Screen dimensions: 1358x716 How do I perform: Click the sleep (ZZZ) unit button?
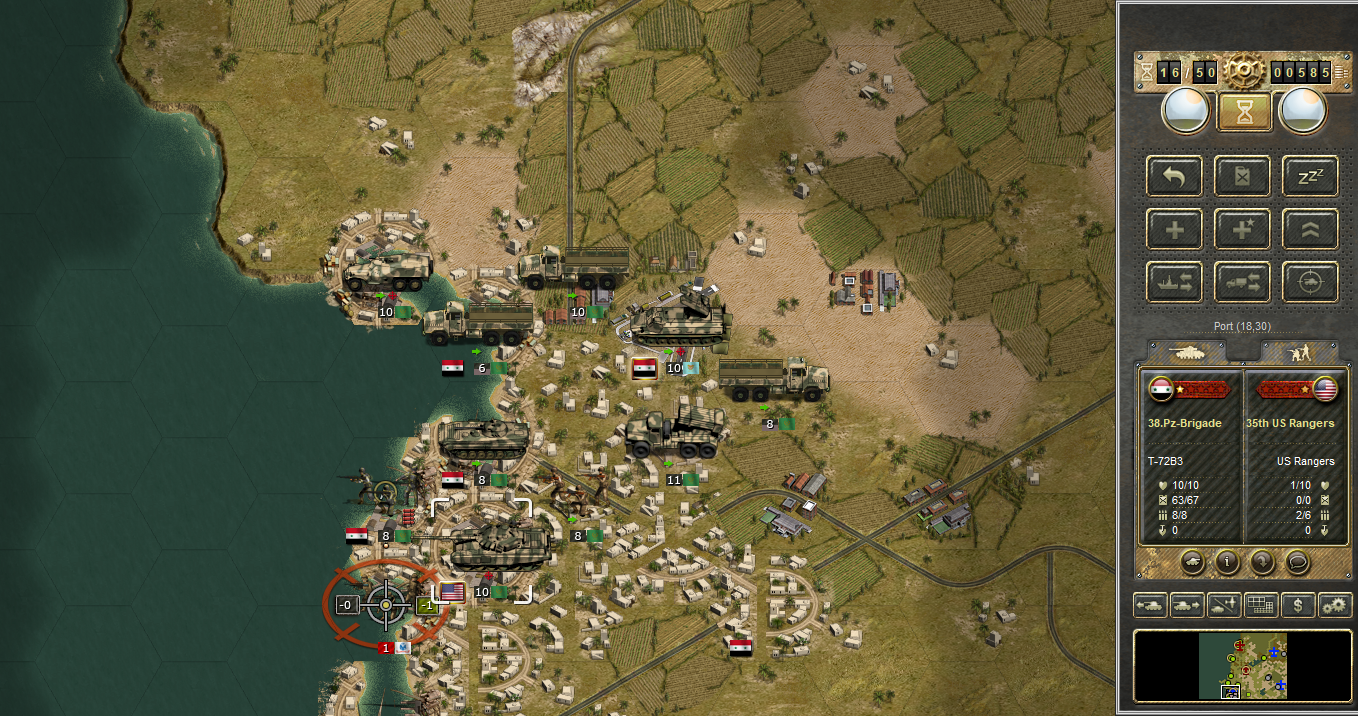[x=1310, y=177]
